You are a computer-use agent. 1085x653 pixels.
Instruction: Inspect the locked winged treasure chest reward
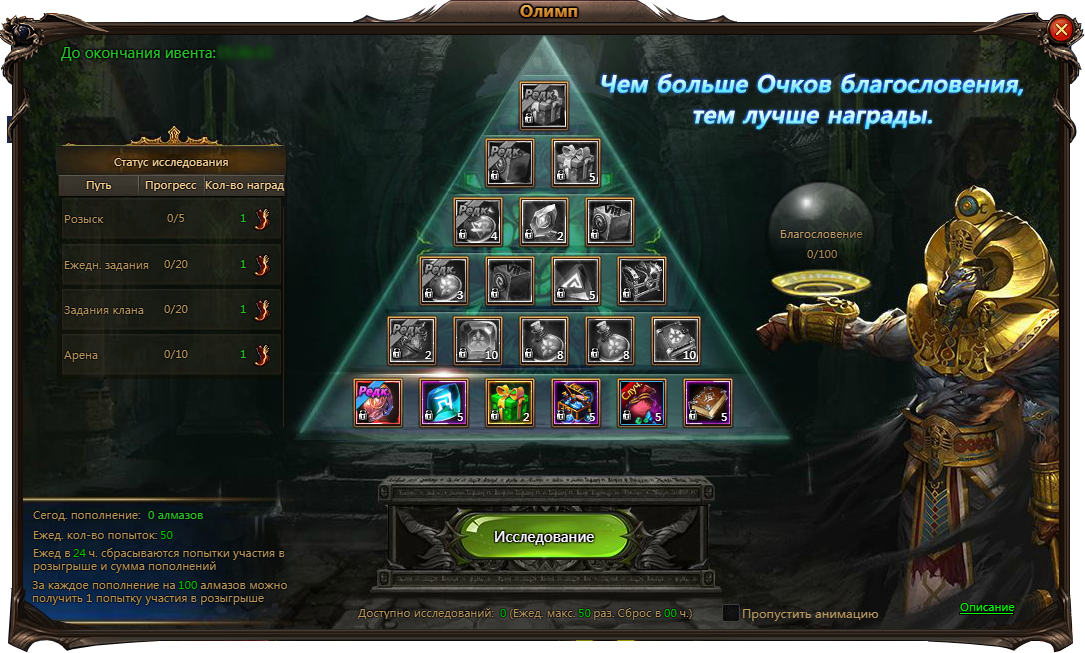[642, 281]
